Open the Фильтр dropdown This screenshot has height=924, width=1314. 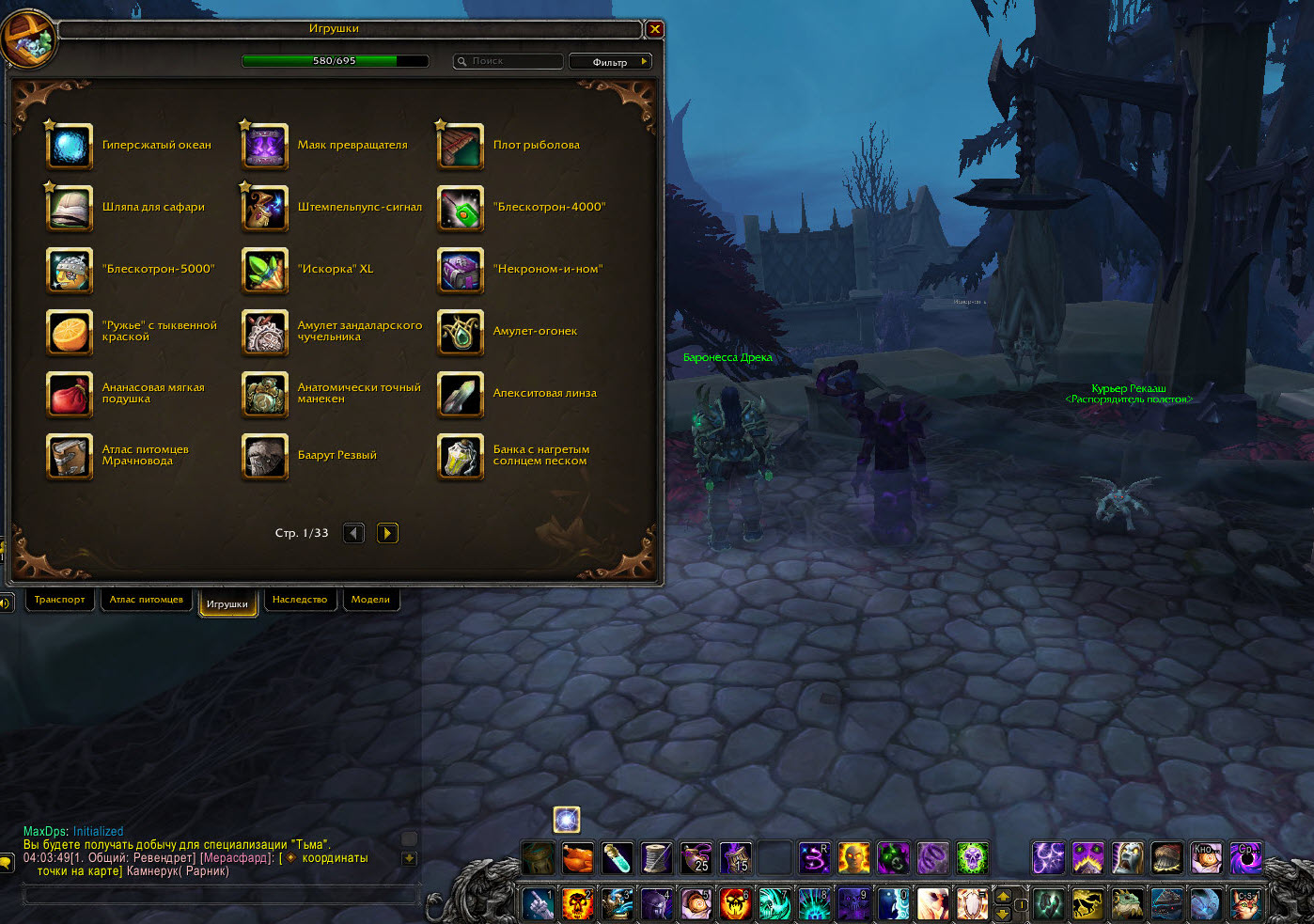tap(610, 62)
